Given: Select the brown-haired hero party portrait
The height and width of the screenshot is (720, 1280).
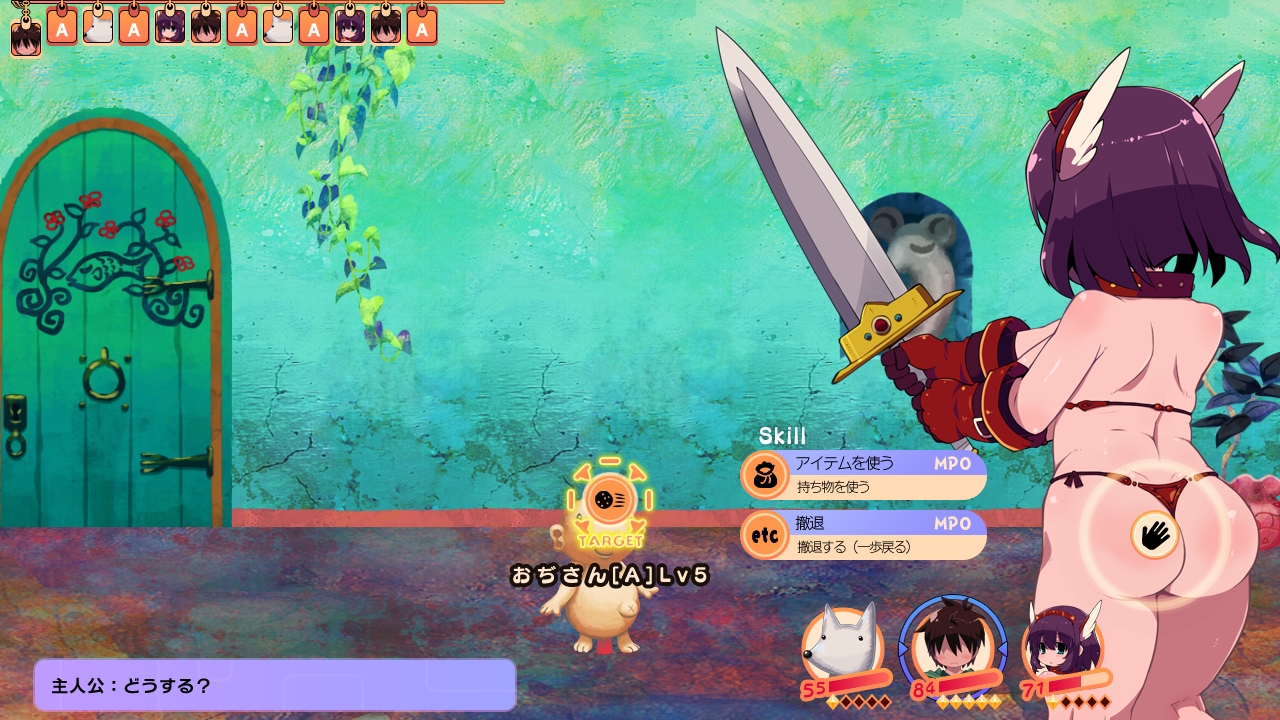Looking at the screenshot, I should pyautogui.click(x=952, y=645).
